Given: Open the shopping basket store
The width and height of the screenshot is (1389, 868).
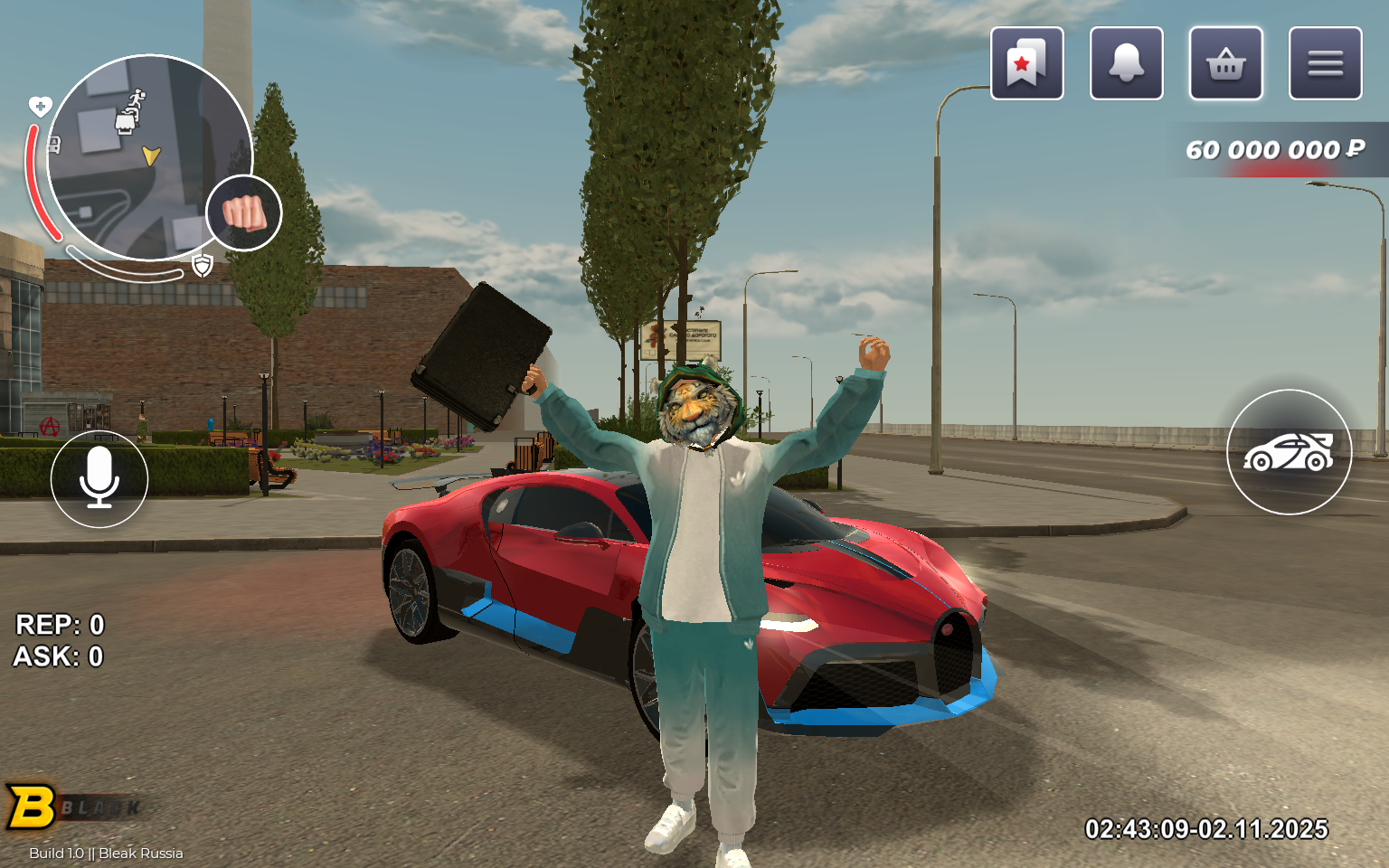Looking at the screenshot, I should coord(1225,63).
